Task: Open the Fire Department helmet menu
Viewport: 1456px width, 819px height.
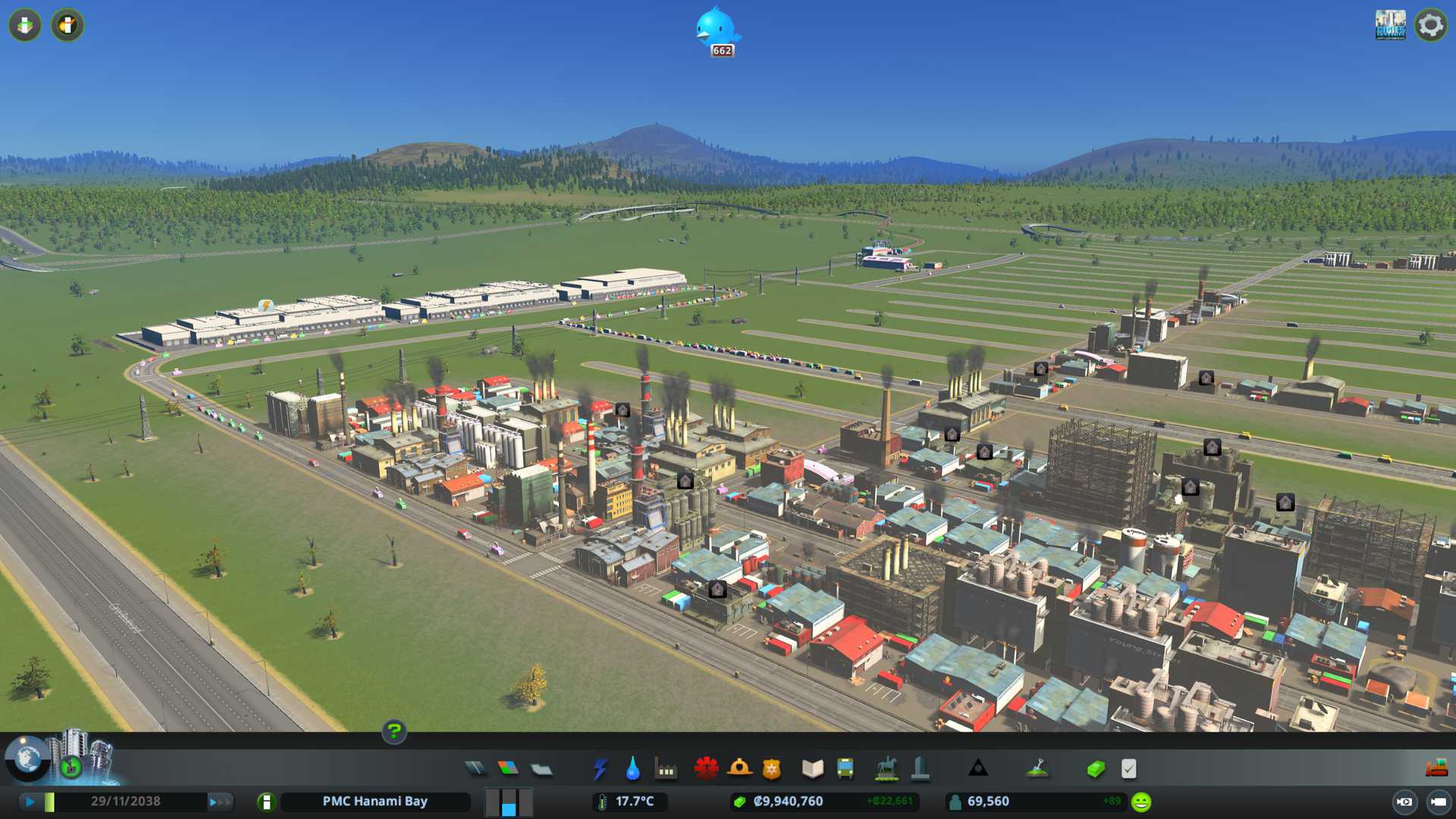Action: click(739, 769)
